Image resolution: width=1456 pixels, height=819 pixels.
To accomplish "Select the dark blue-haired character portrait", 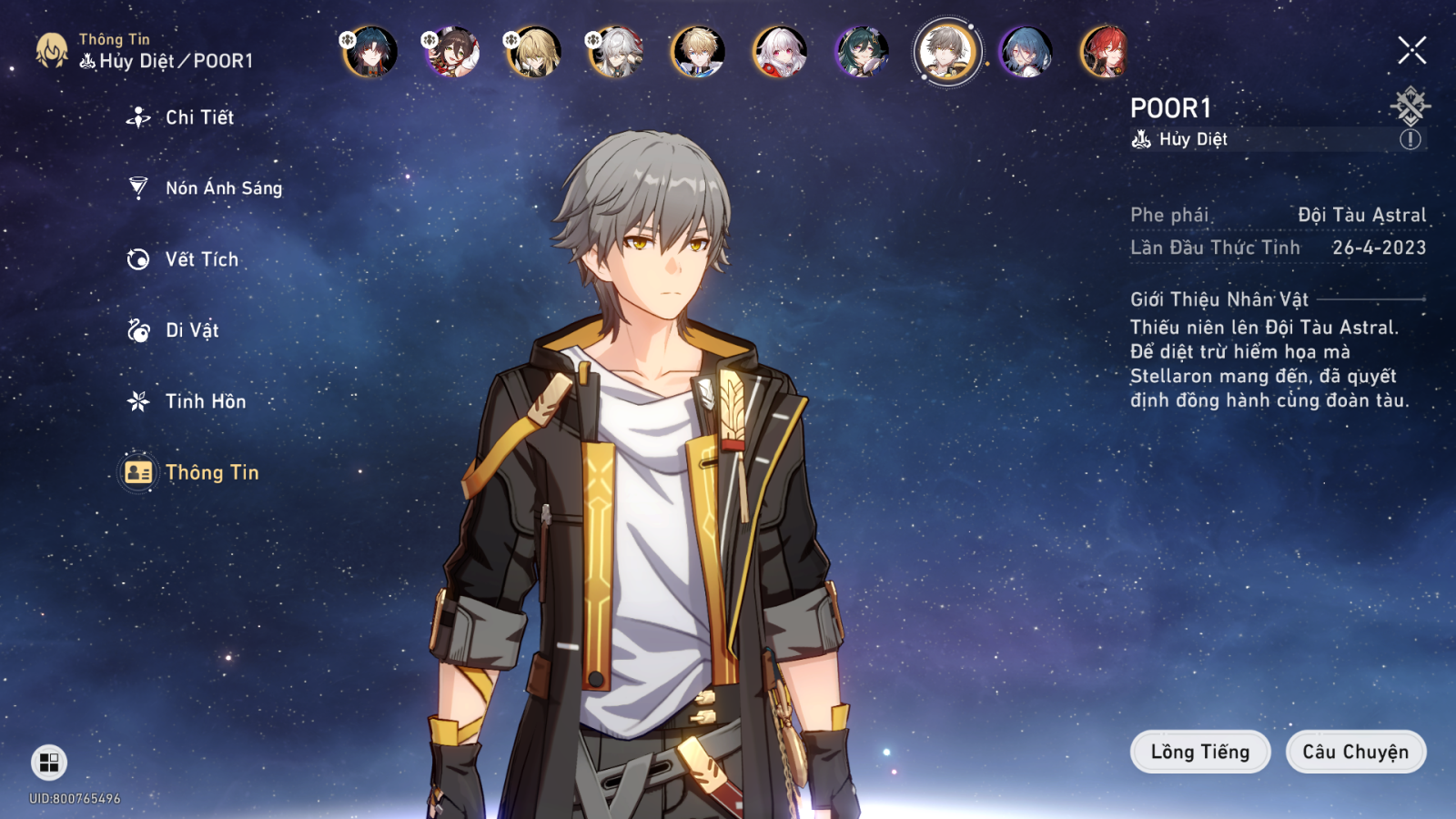I will pyautogui.click(x=370, y=51).
